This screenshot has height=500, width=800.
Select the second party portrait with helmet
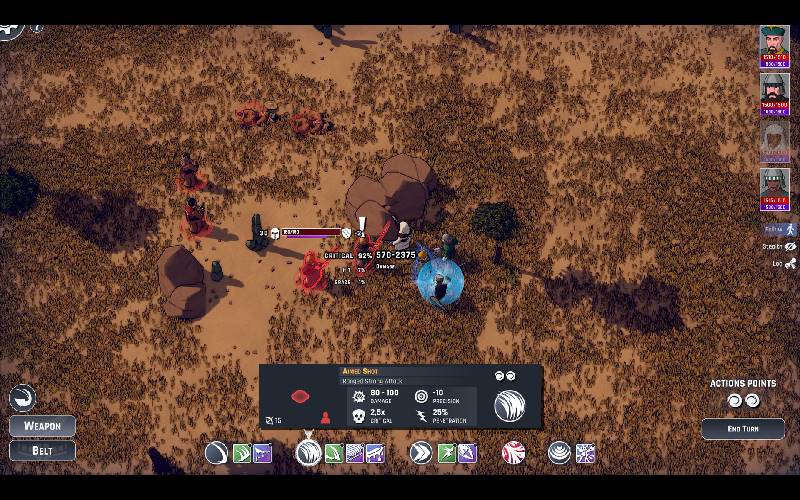coord(774,93)
